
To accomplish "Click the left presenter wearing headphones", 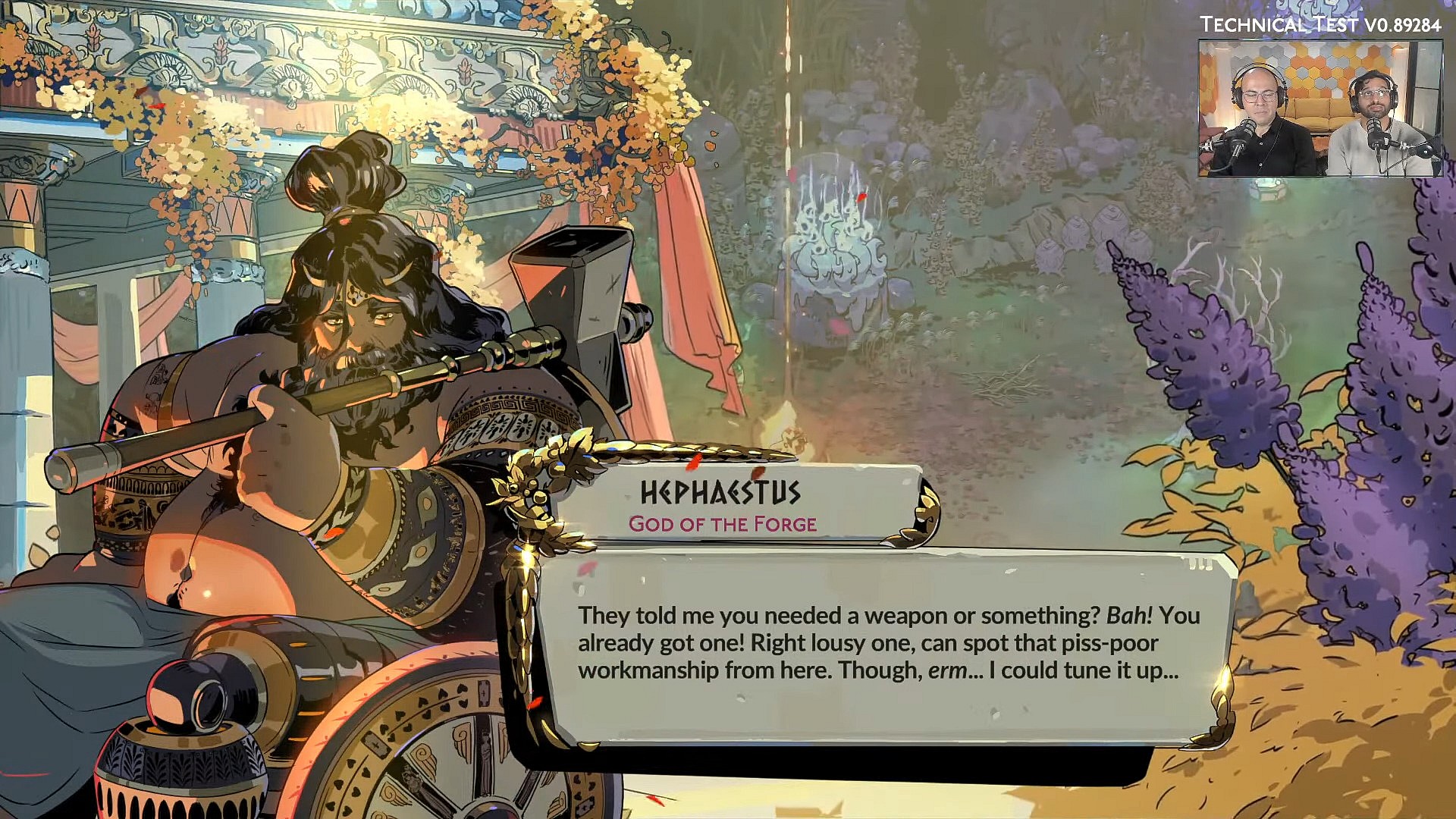I will point(1259,99).
